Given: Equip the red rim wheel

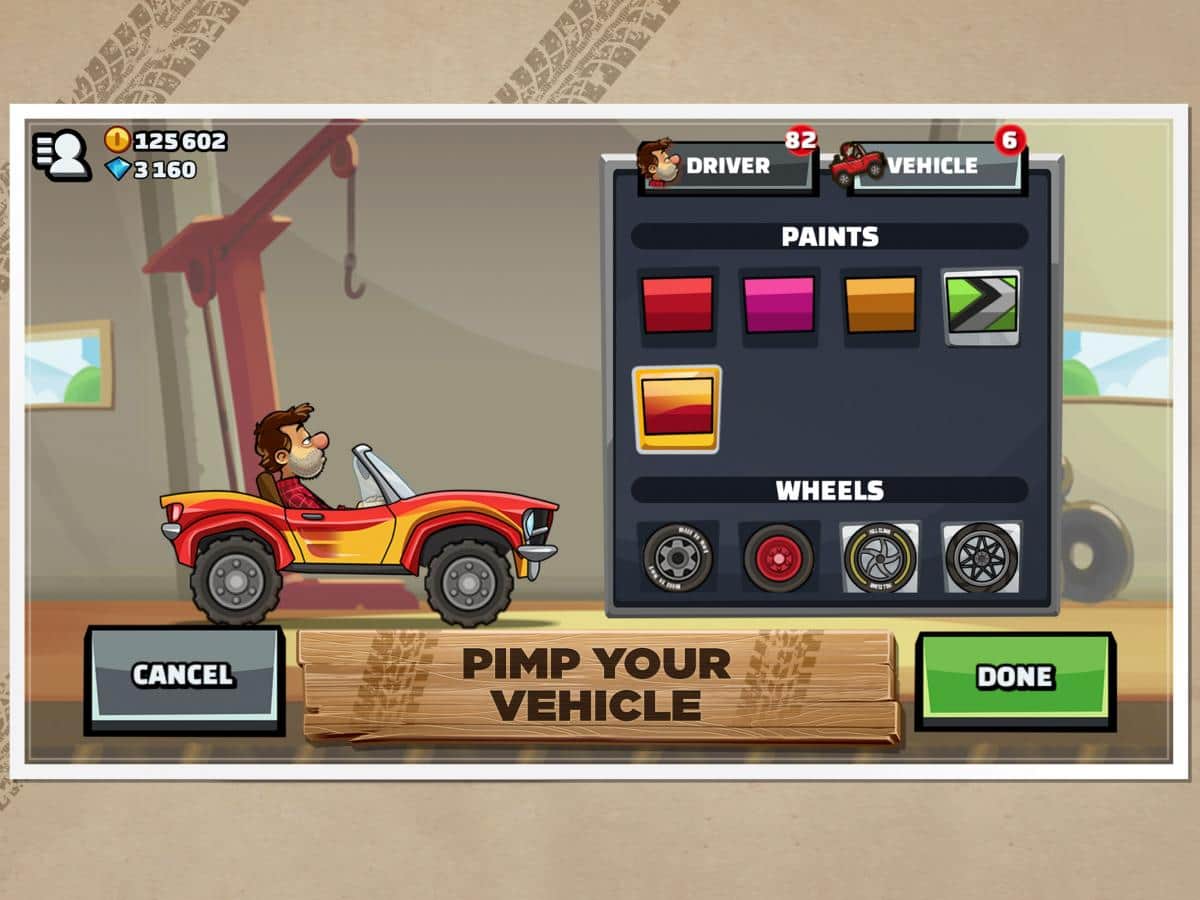Looking at the screenshot, I should (778, 557).
